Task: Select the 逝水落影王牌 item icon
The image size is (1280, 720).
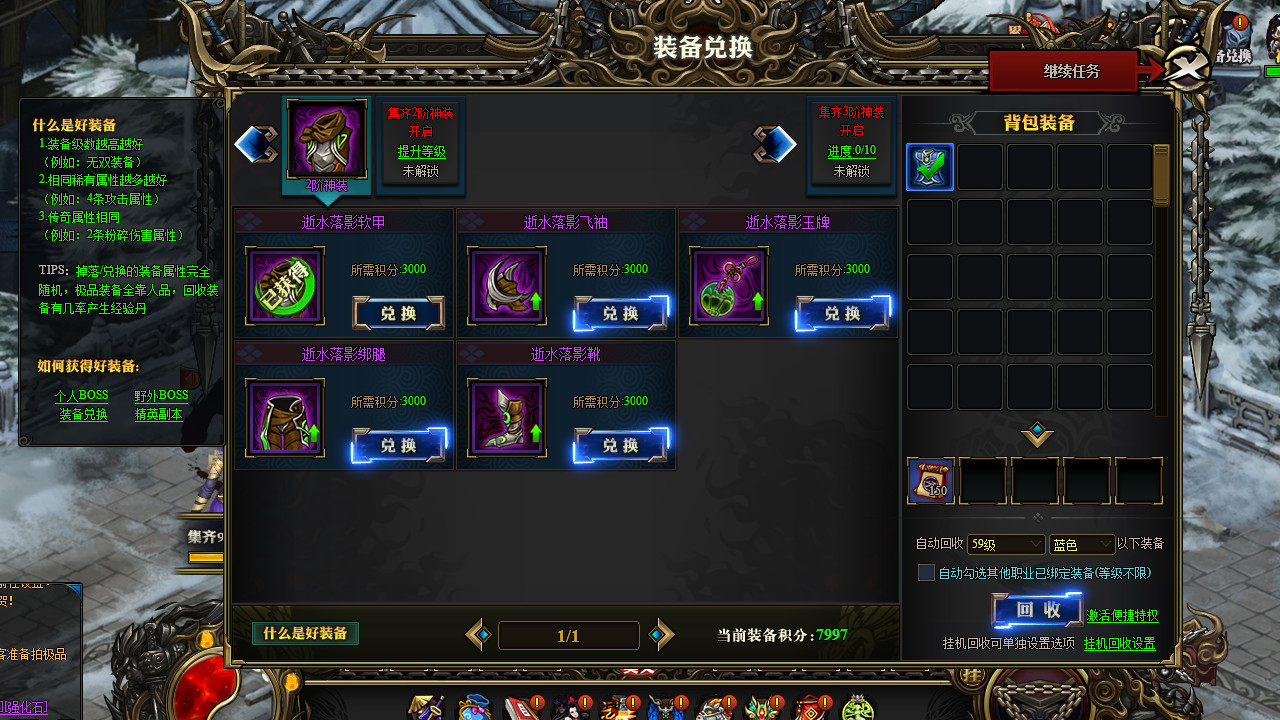Action: [728, 286]
